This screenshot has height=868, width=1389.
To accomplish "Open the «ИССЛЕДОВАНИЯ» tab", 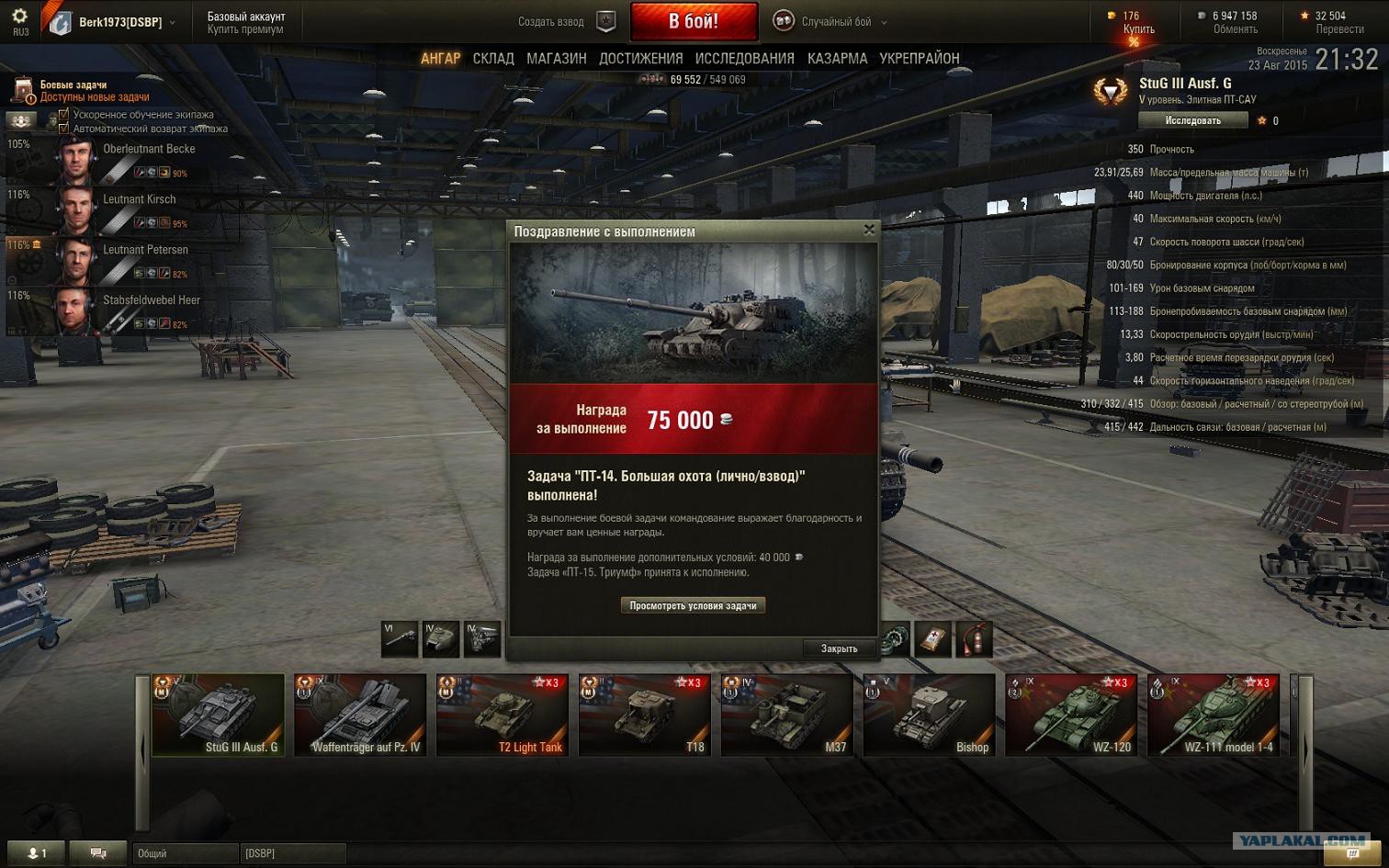I will coord(744,59).
